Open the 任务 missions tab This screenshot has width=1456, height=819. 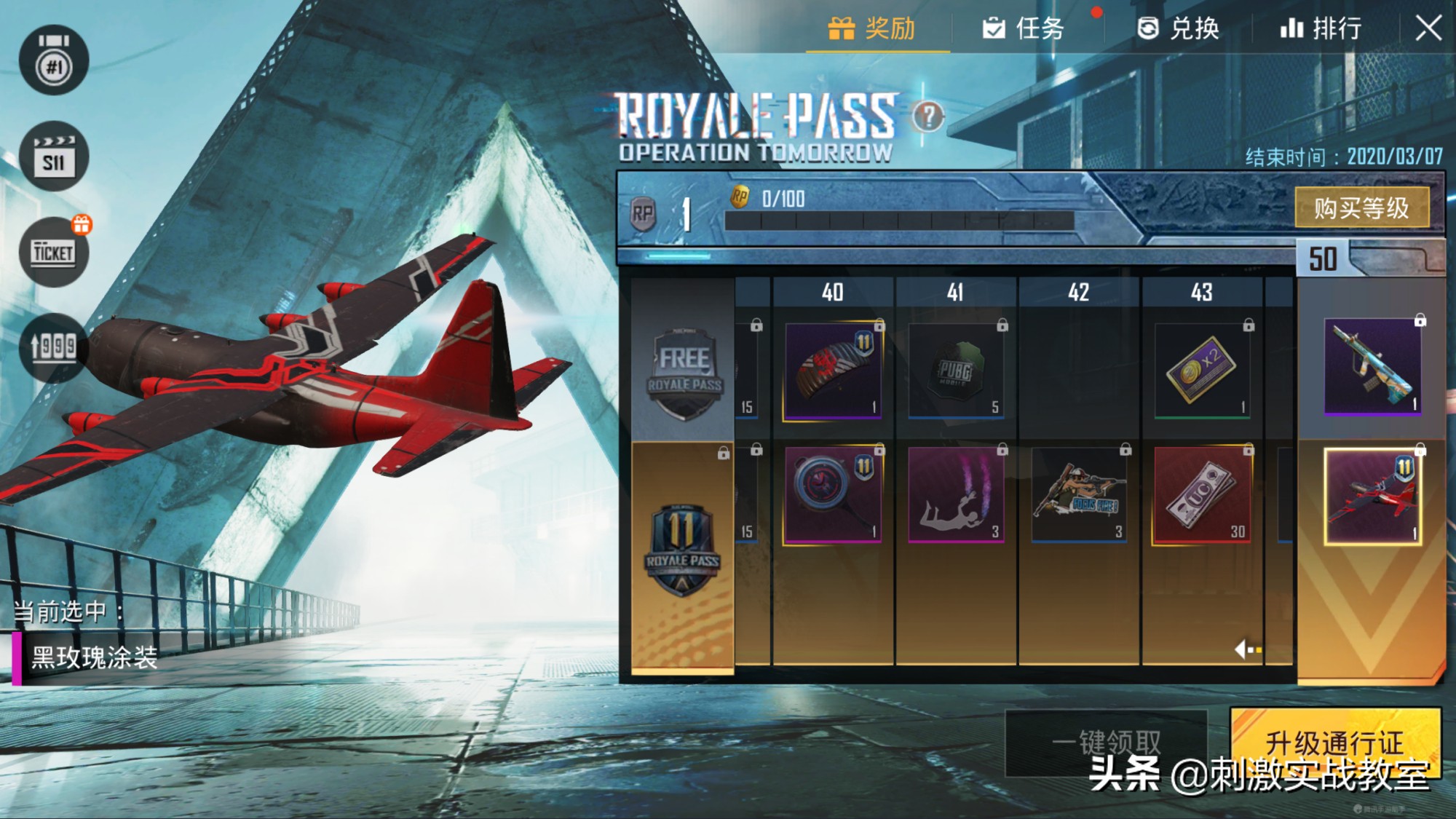pos(1024,29)
